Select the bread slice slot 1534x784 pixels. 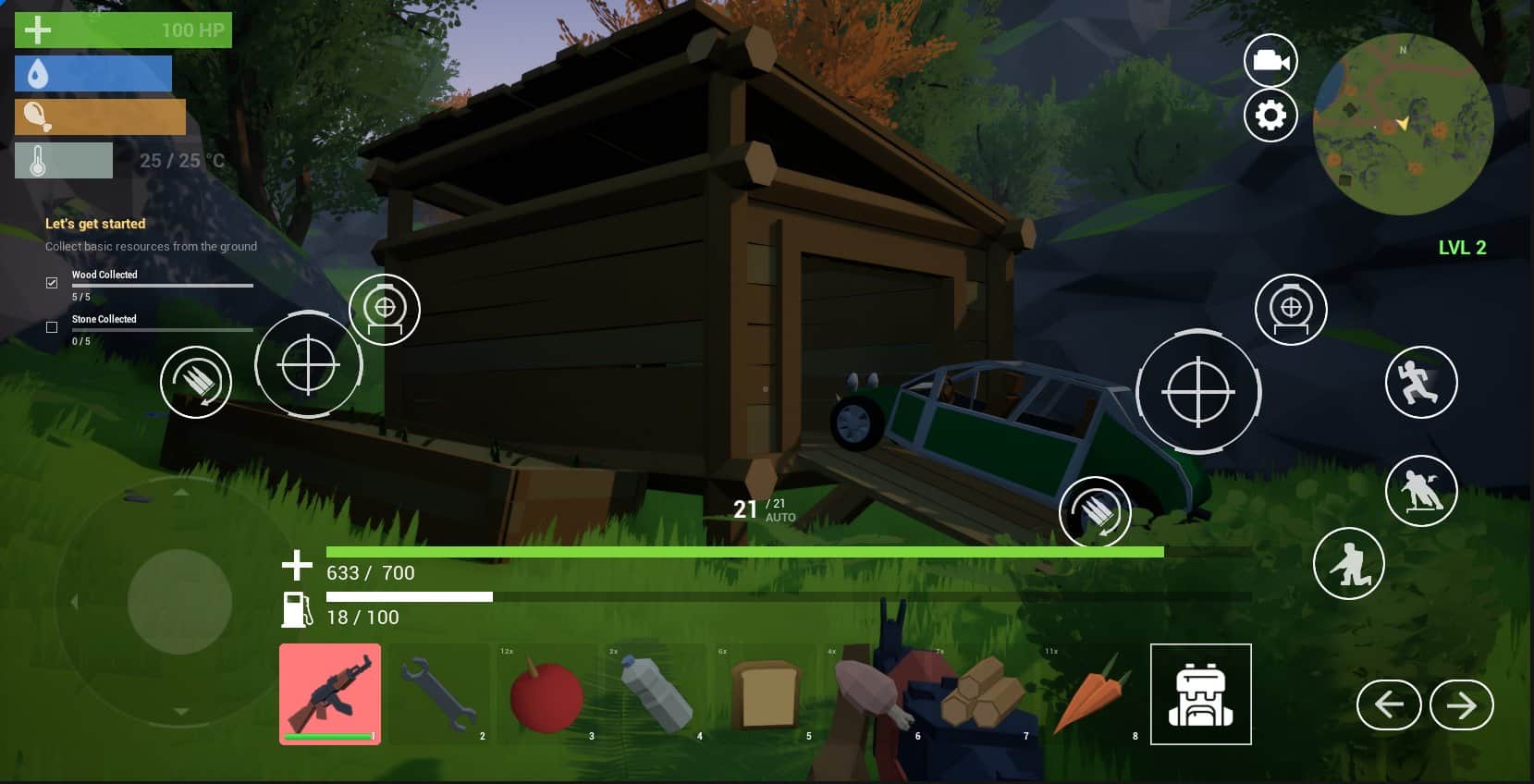765,694
